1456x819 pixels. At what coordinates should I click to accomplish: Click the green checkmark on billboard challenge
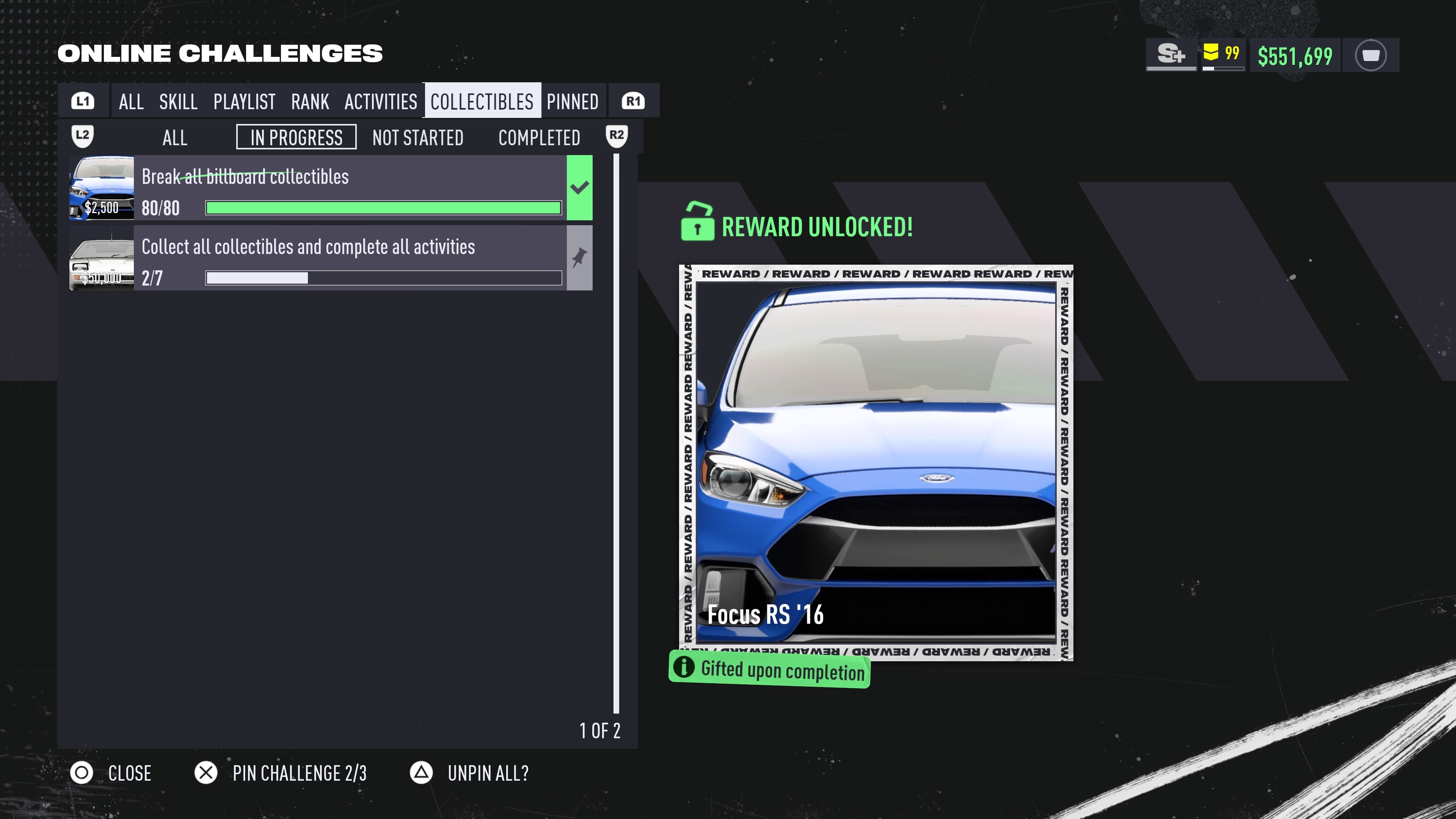point(579,188)
